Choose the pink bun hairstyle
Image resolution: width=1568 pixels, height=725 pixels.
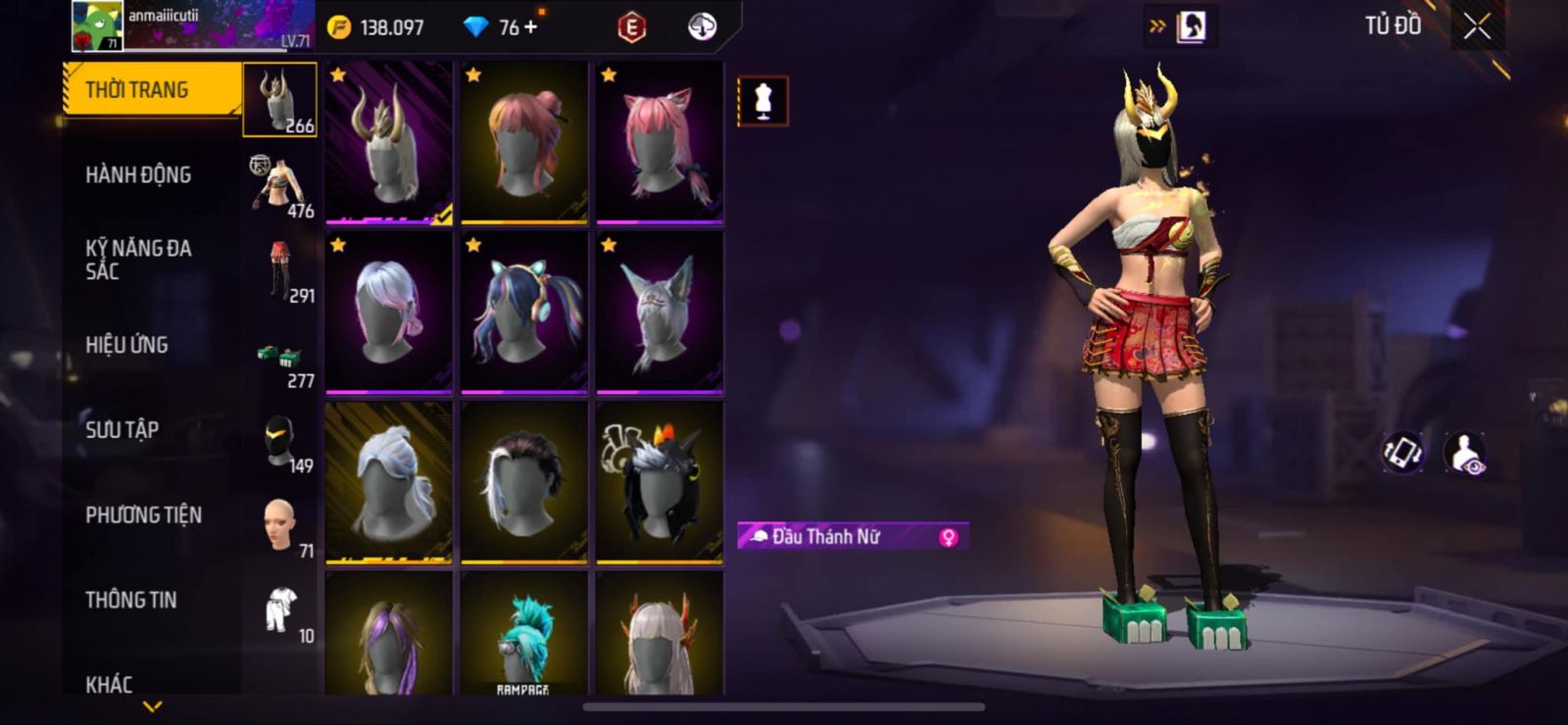(x=524, y=143)
